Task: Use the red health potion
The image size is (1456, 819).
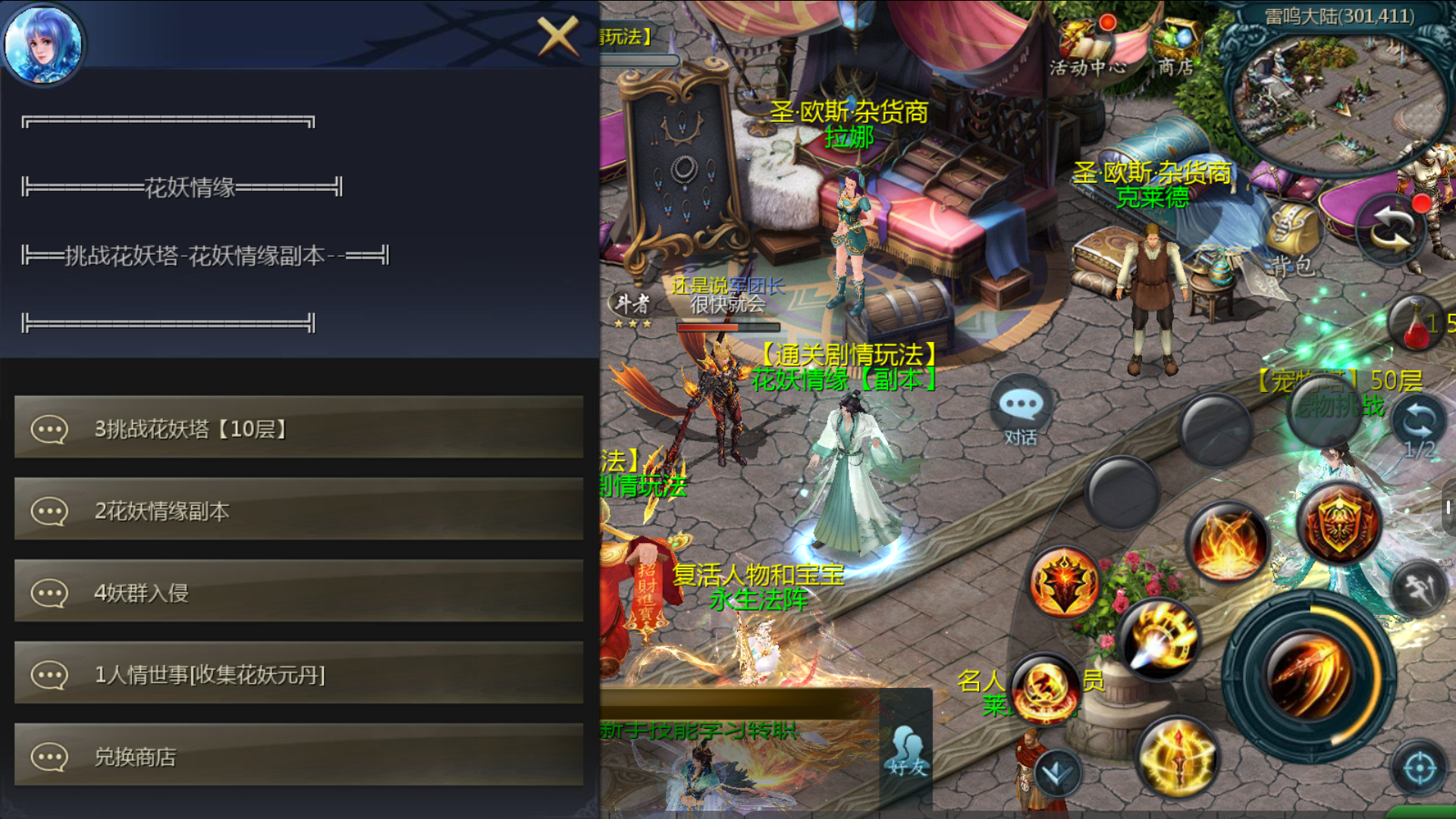Action: point(1417,325)
